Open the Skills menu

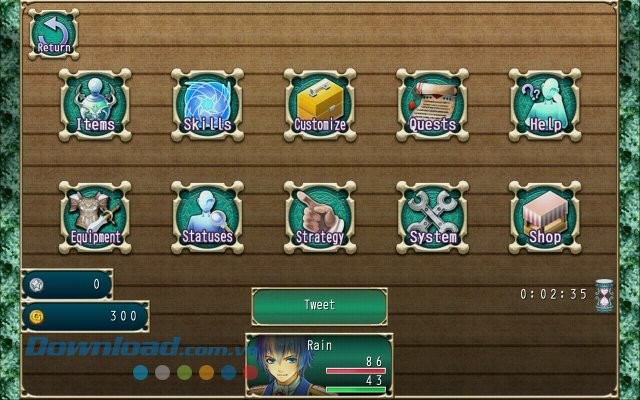pyautogui.click(x=207, y=105)
